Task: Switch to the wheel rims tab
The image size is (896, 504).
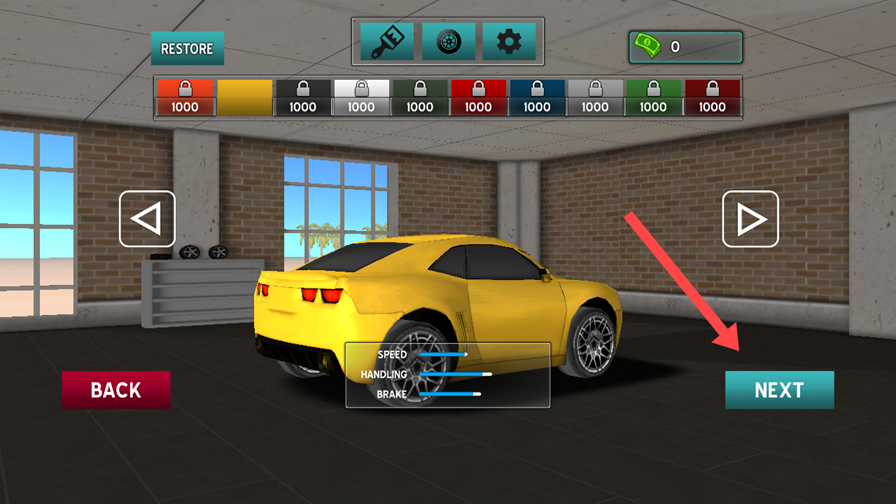Action: point(448,42)
